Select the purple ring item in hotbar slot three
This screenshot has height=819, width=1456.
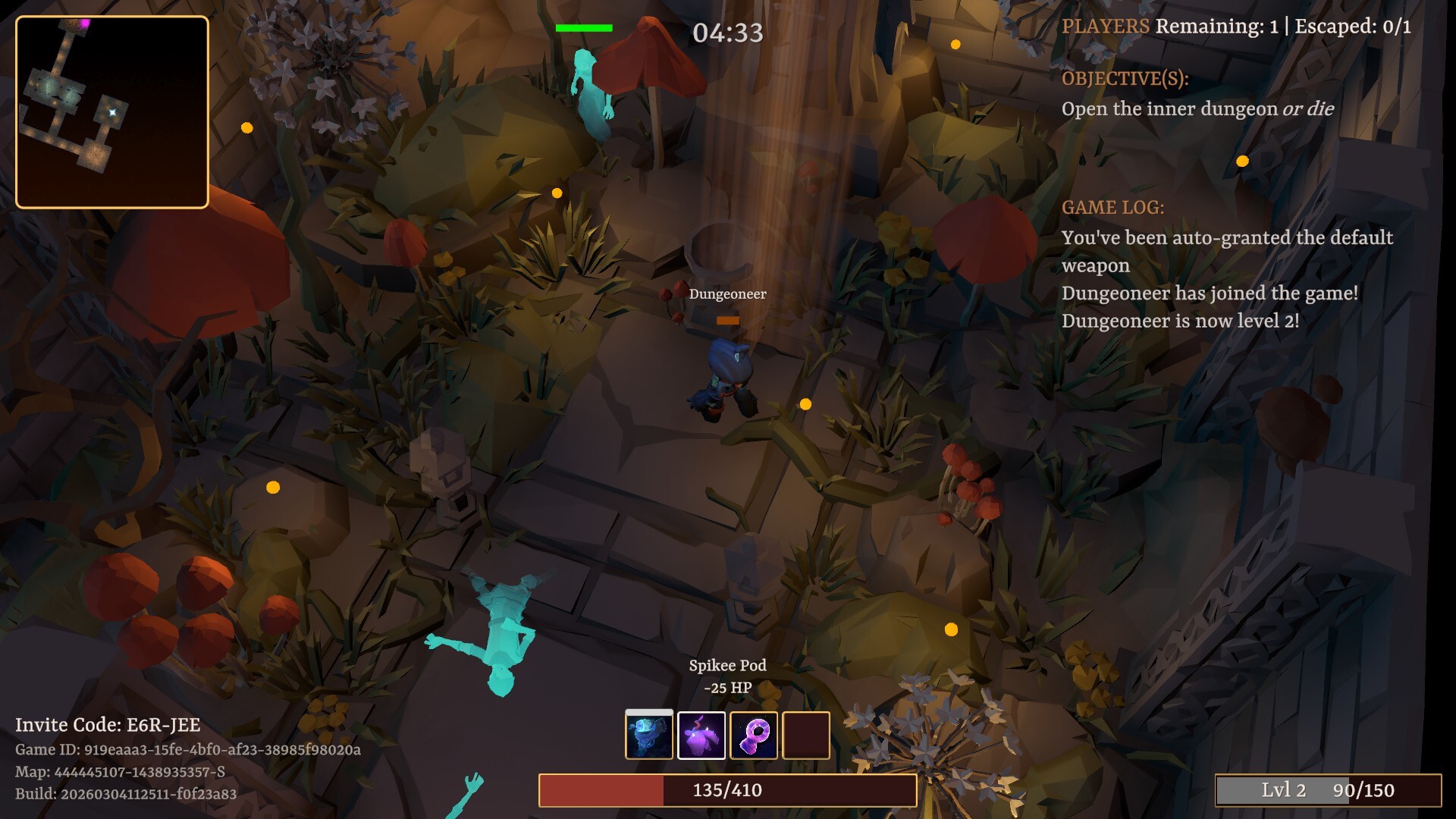(755, 736)
